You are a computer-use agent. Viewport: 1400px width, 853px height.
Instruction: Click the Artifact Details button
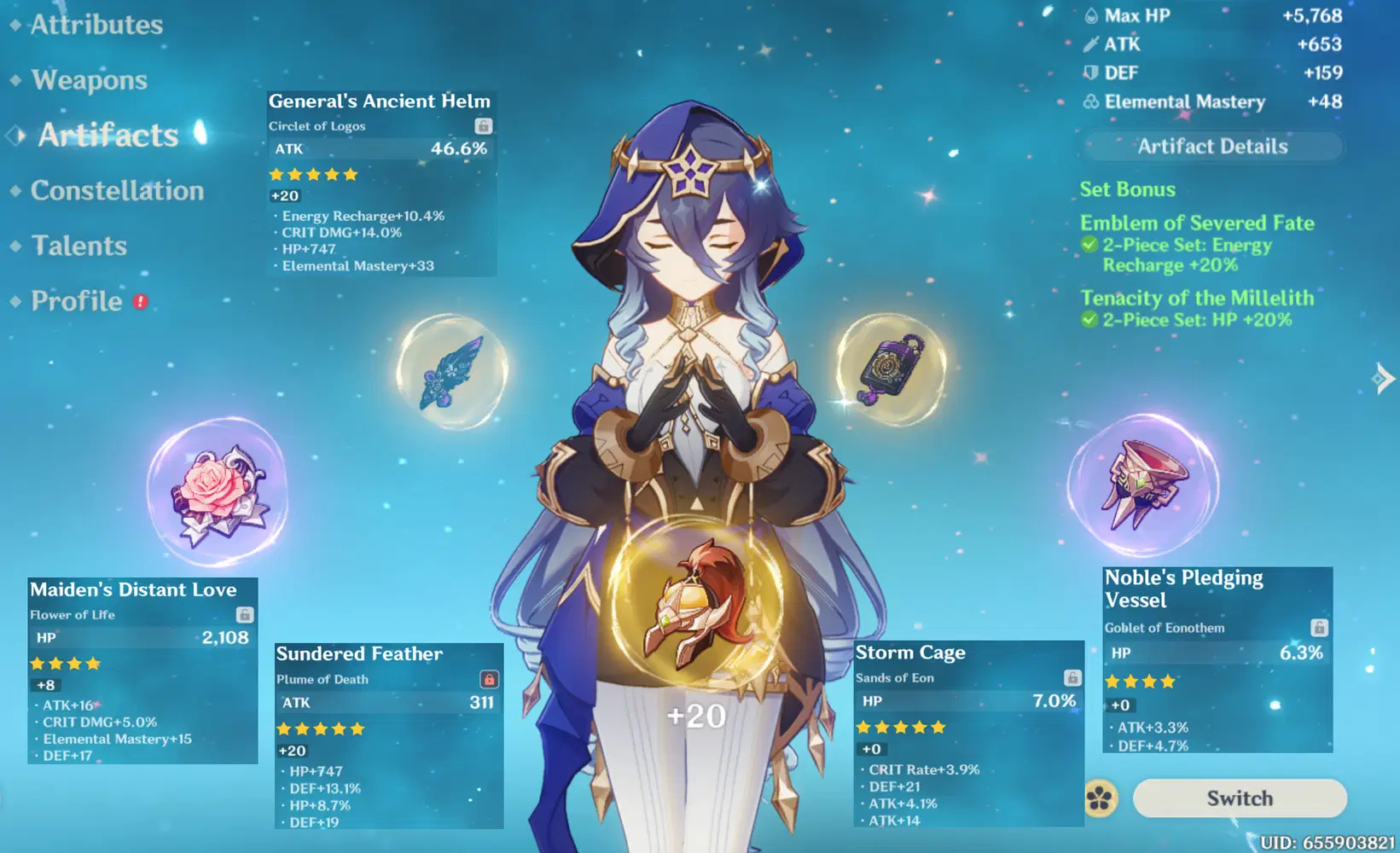point(1211,146)
